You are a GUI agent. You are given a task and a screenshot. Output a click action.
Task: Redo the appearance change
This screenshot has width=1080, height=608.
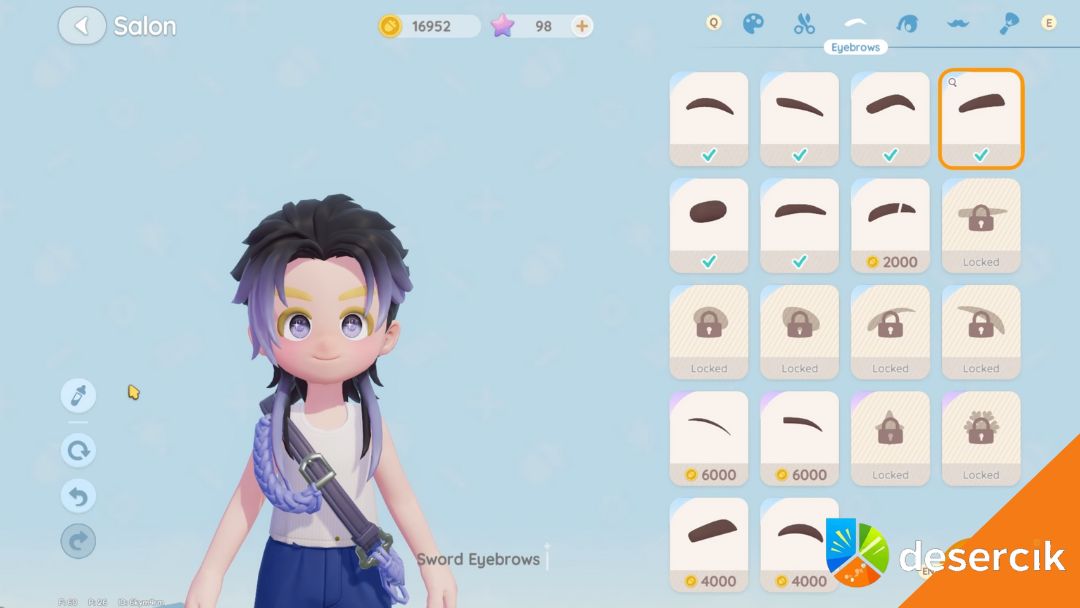coord(78,541)
